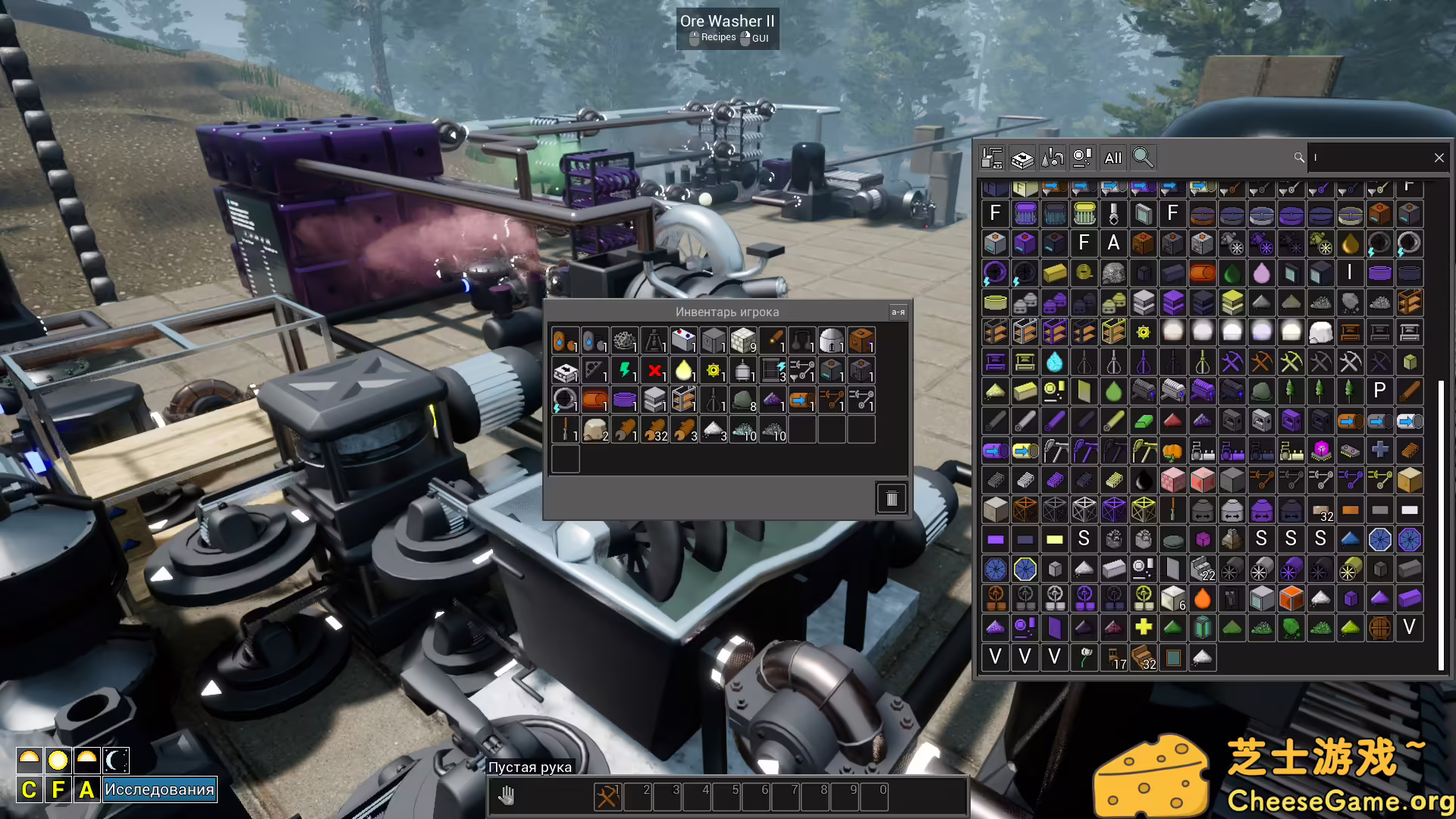Select the yellow plus cross catalog item
Screen dimensions: 1456x819
pyautogui.click(x=1143, y=627)
